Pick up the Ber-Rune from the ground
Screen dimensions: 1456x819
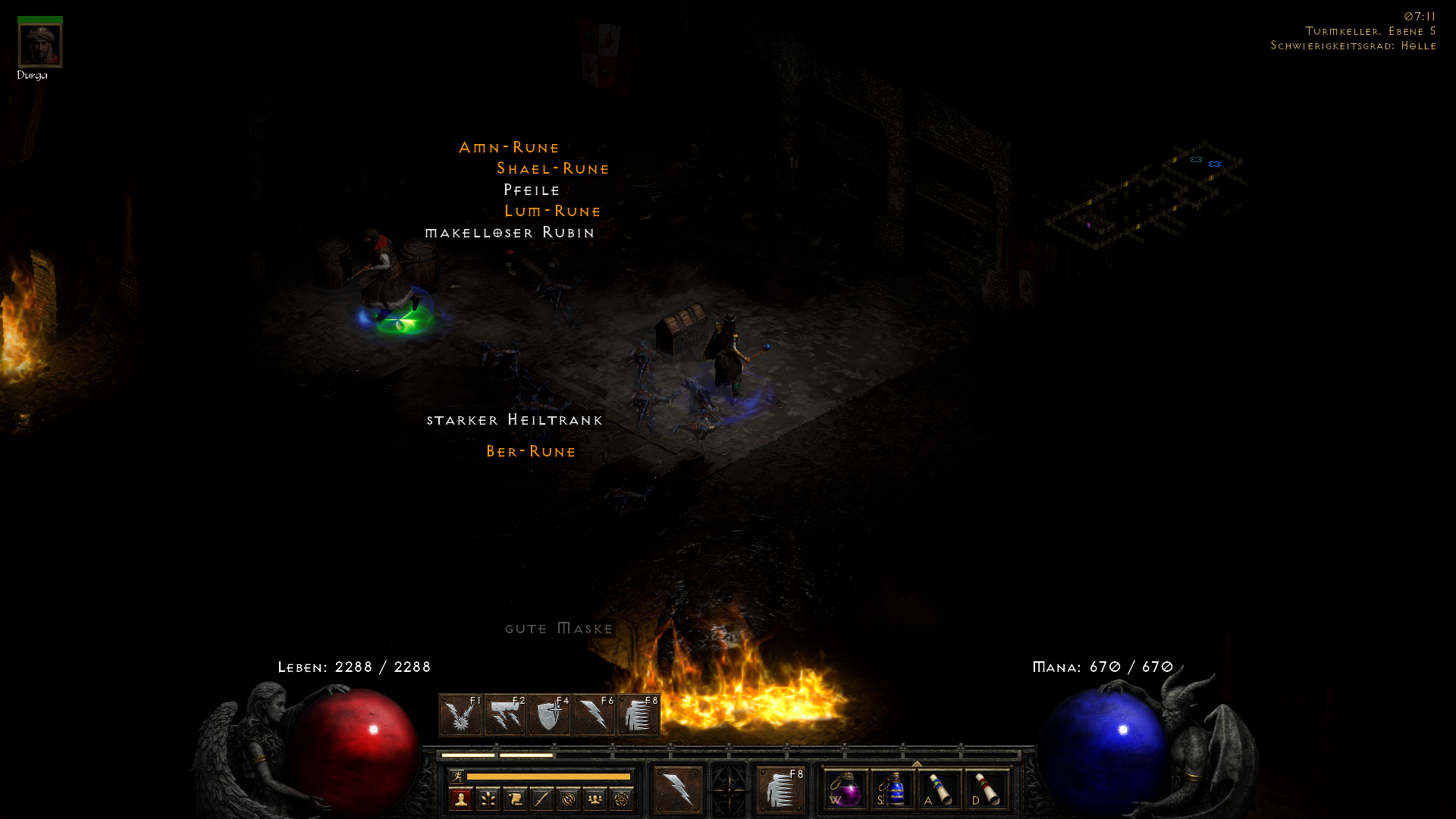532,451
